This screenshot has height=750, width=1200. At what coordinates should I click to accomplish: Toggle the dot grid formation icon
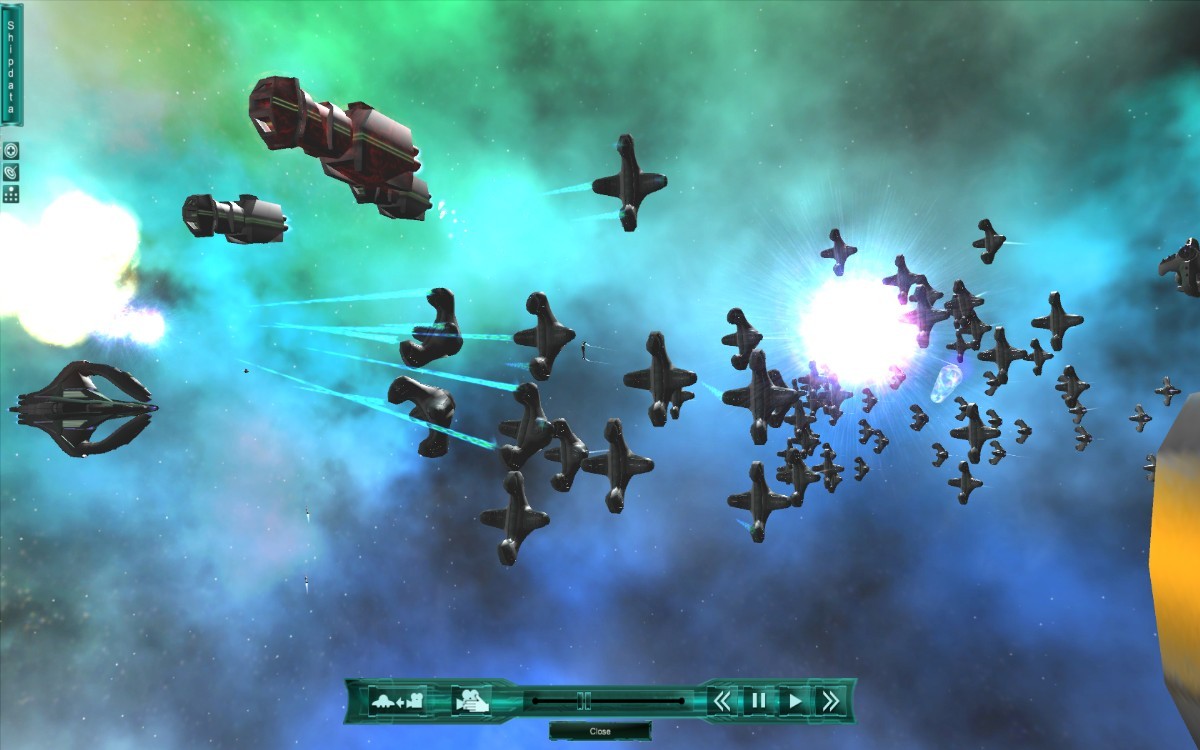pos(11,193)
